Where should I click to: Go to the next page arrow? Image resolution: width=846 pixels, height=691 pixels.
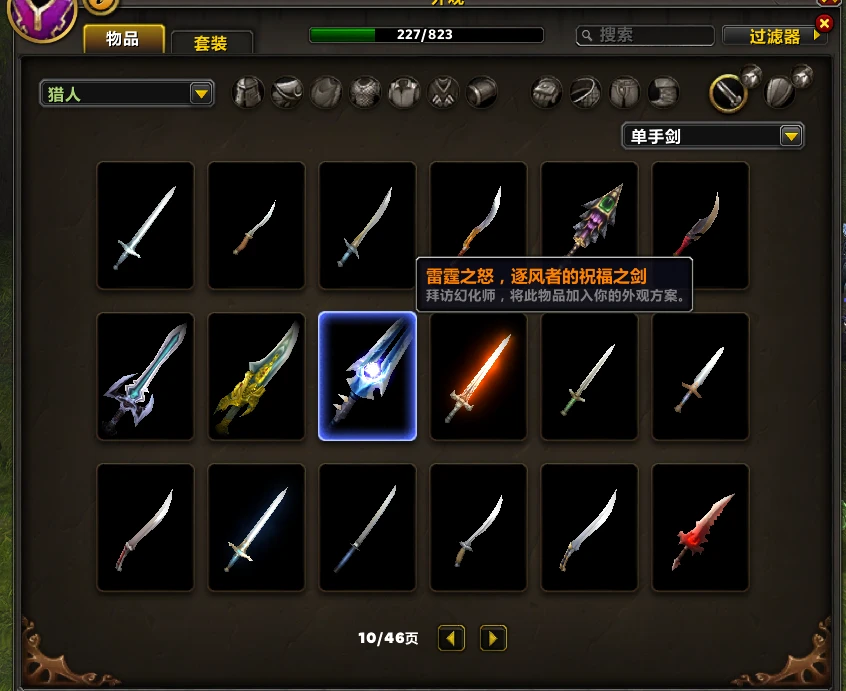493,638
